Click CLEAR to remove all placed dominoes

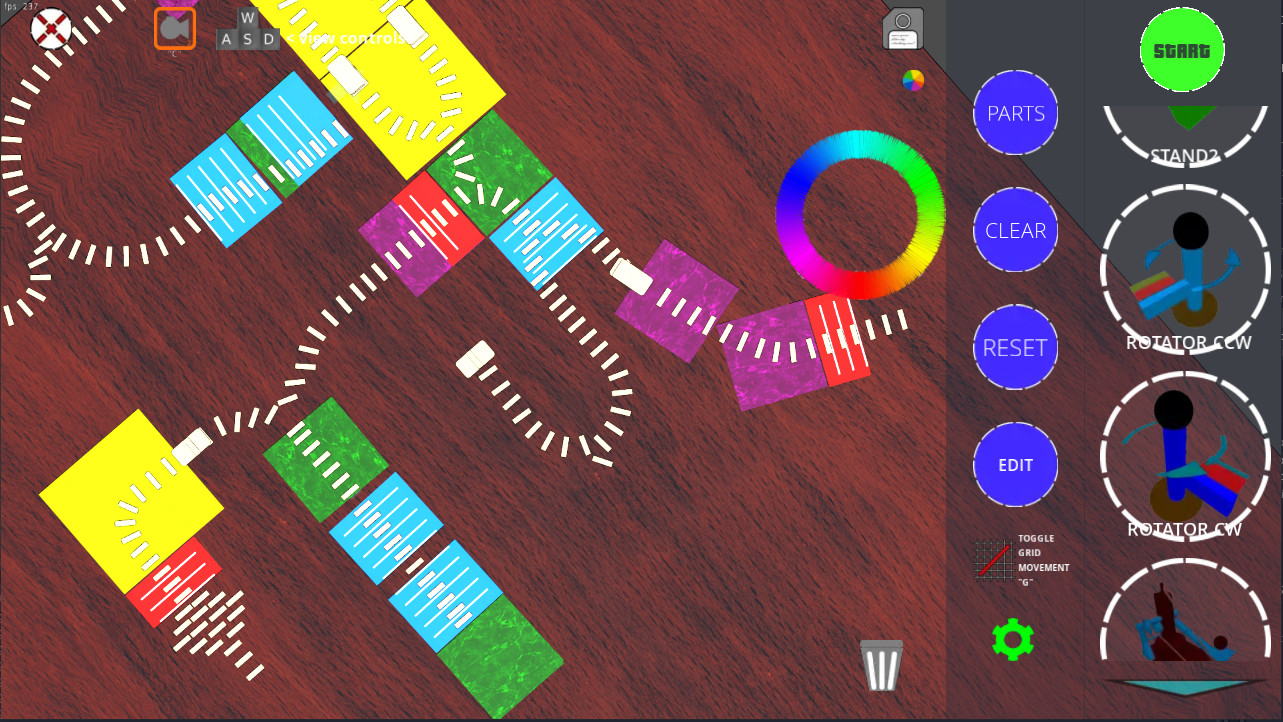[1015, 230]
